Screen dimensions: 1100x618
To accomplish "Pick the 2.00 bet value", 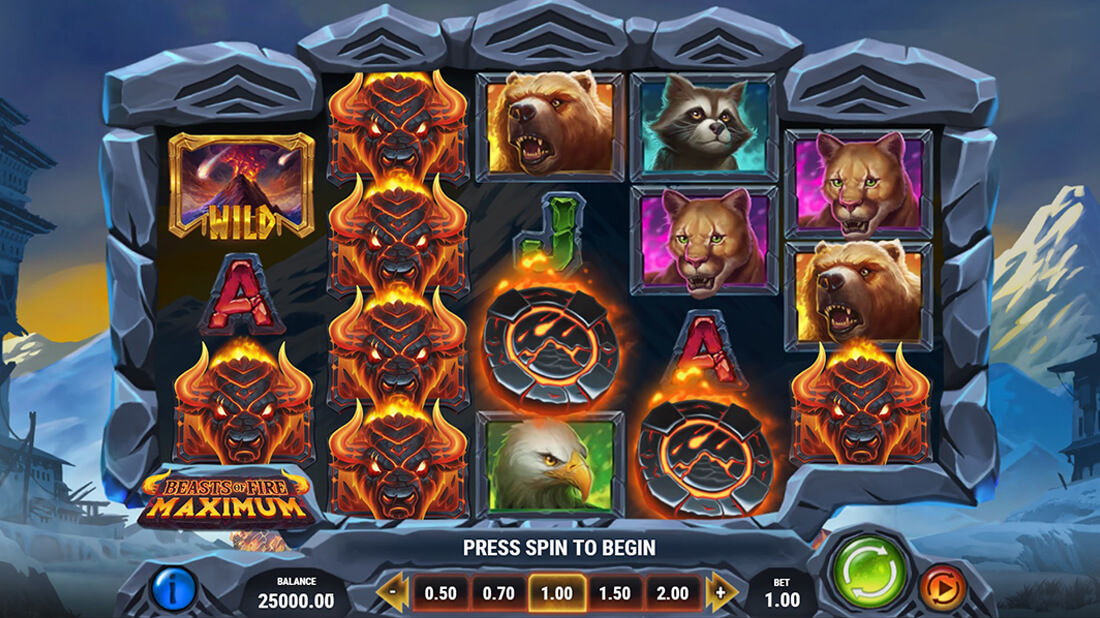I will pos(673,593).
